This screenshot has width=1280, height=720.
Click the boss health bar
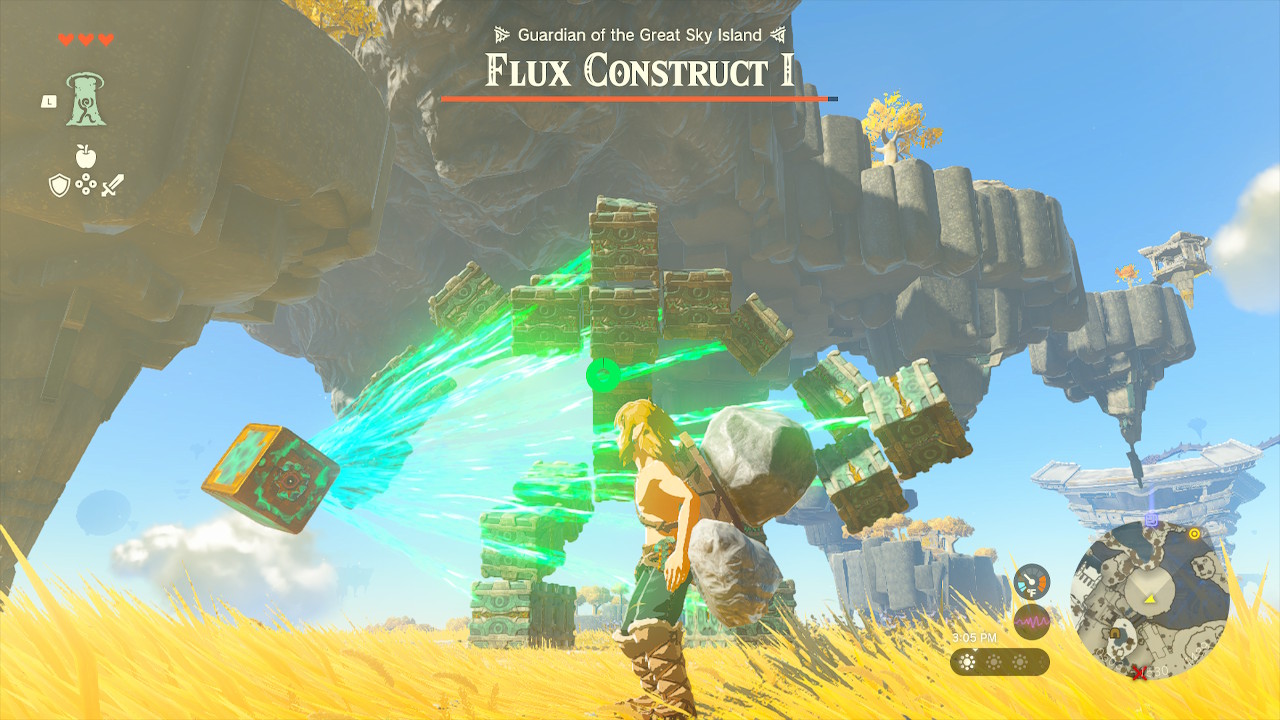637,99
